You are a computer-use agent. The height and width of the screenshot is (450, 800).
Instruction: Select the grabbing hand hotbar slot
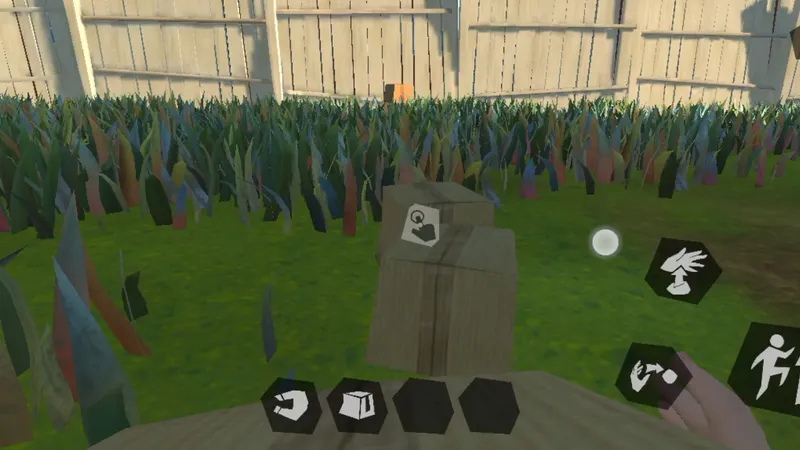[291, 406]
